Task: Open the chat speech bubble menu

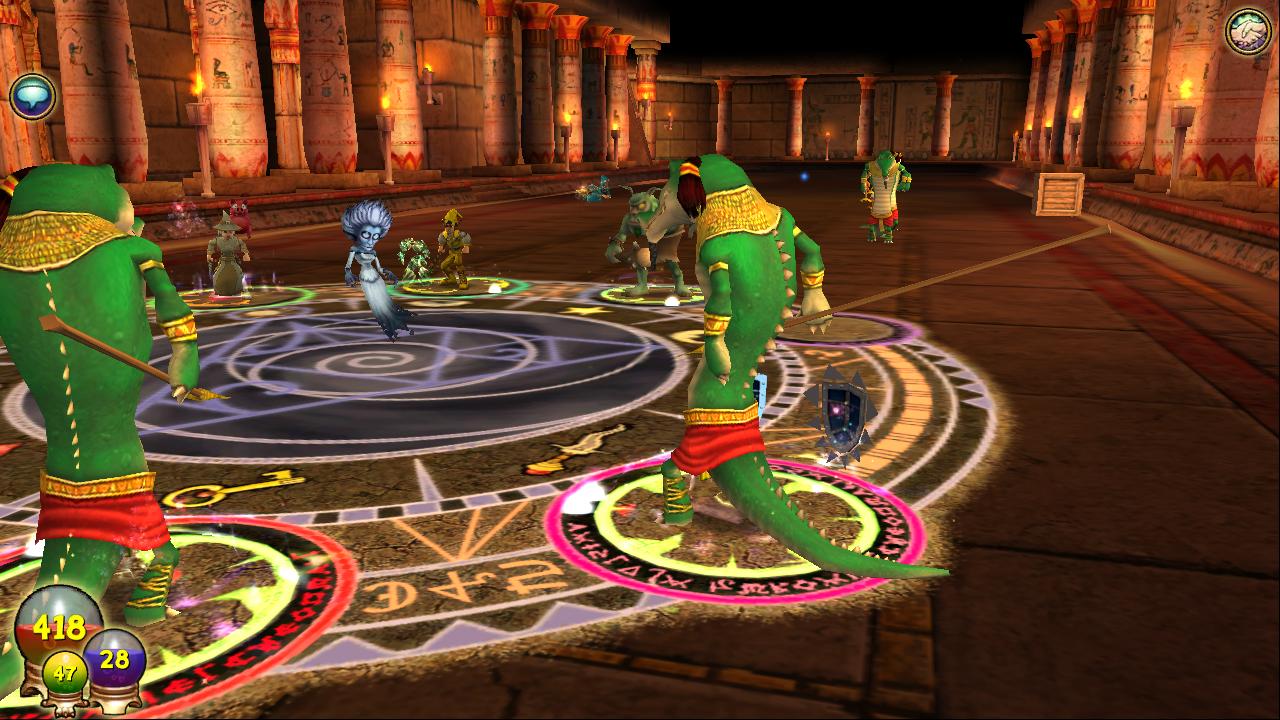Action: point(32,96)
